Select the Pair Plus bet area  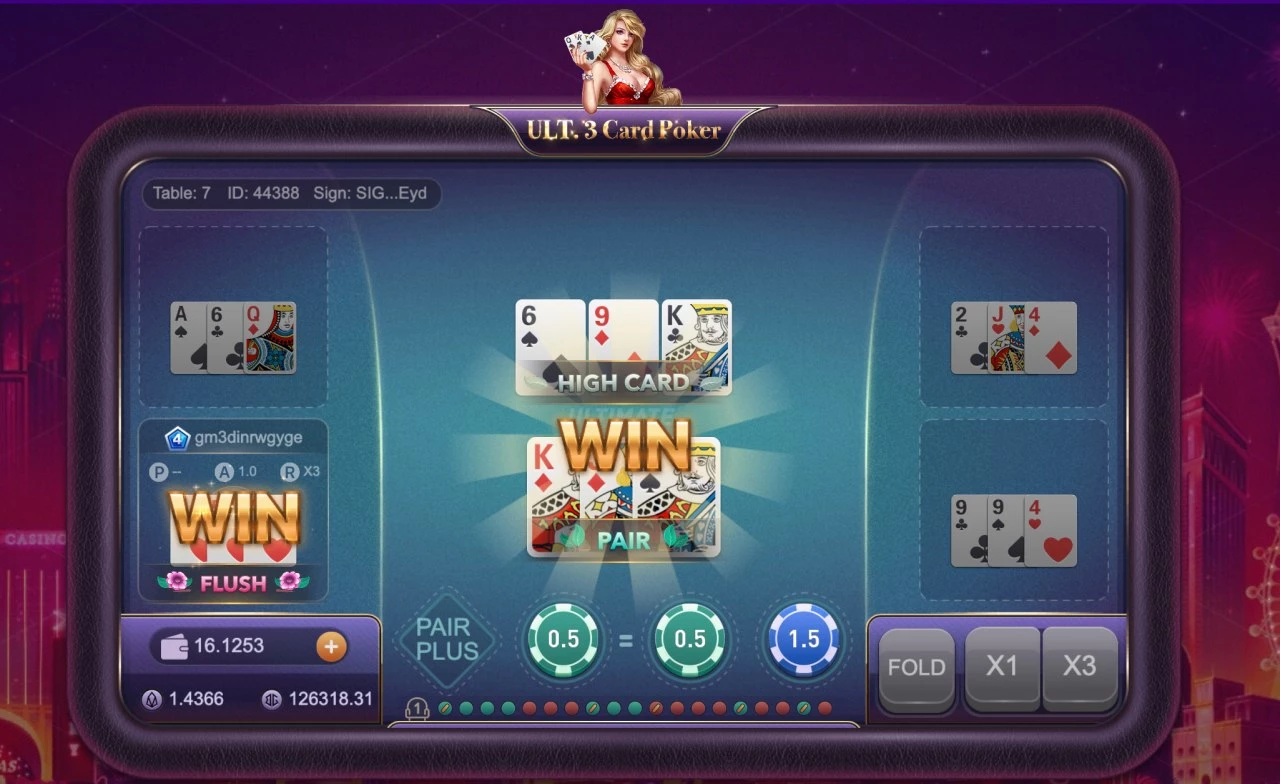tap(446, 640)
